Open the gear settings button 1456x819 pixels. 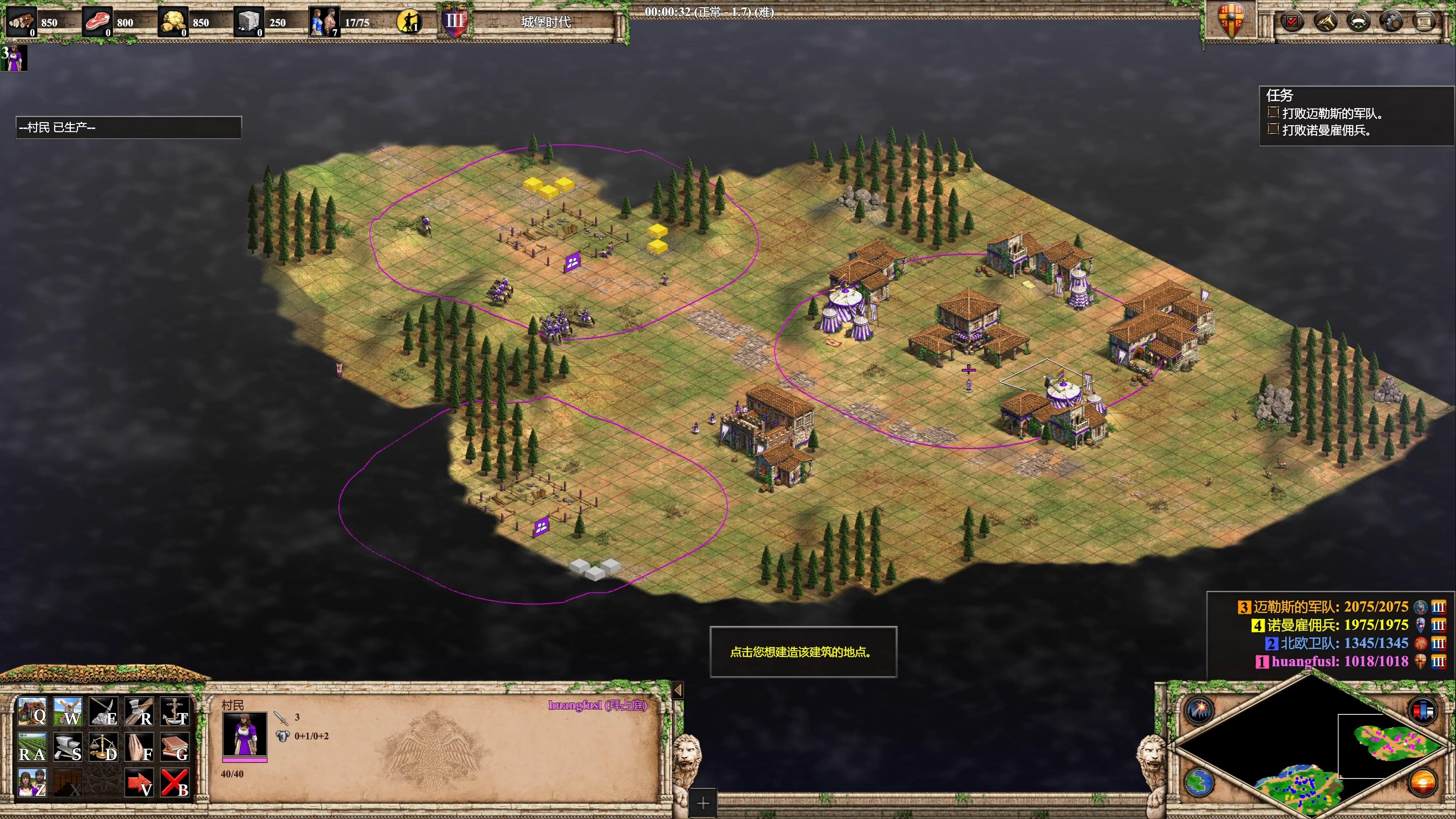tap(1391, 22)
